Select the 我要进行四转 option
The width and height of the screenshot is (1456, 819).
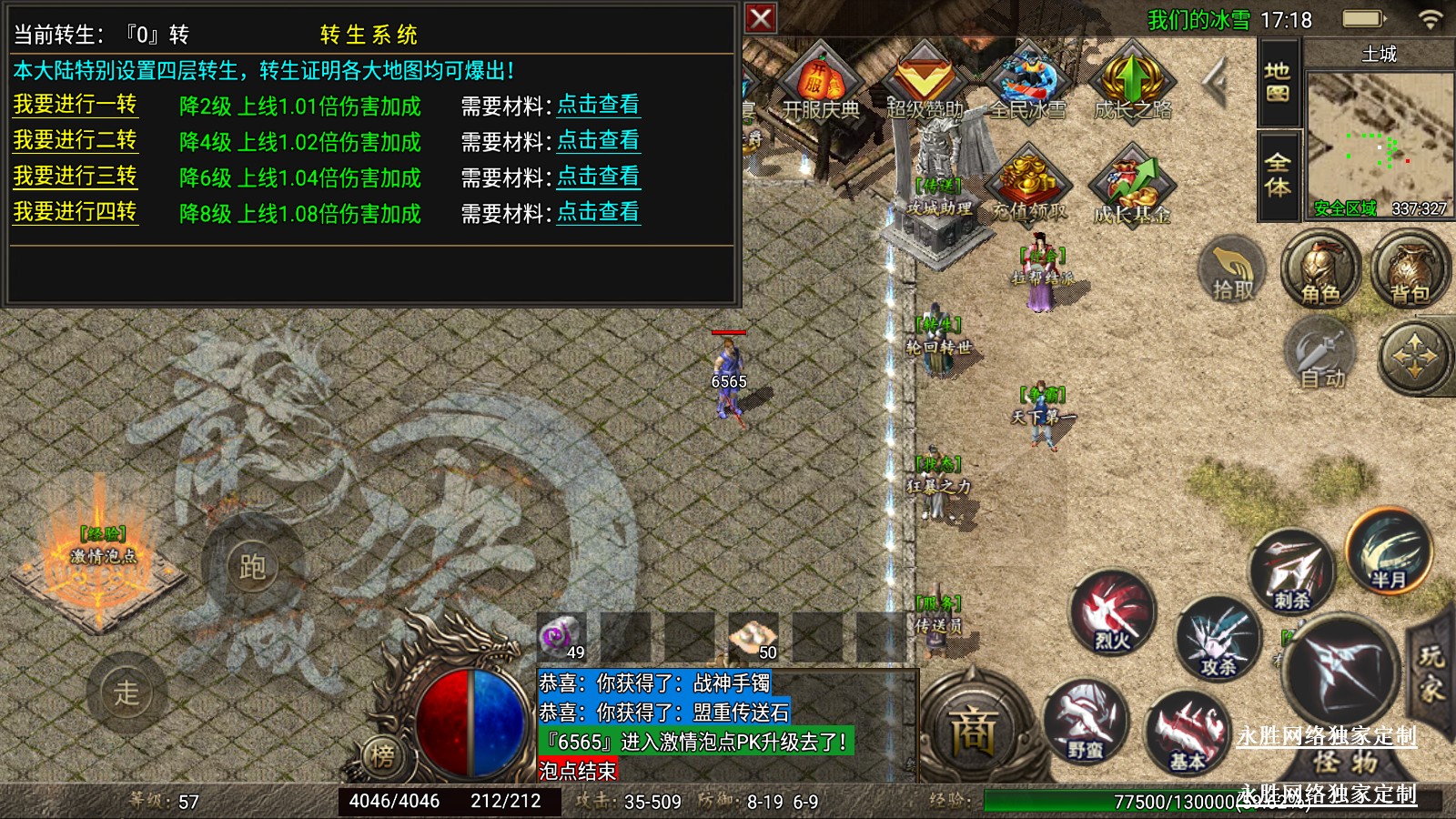click(x=75, y=212)
